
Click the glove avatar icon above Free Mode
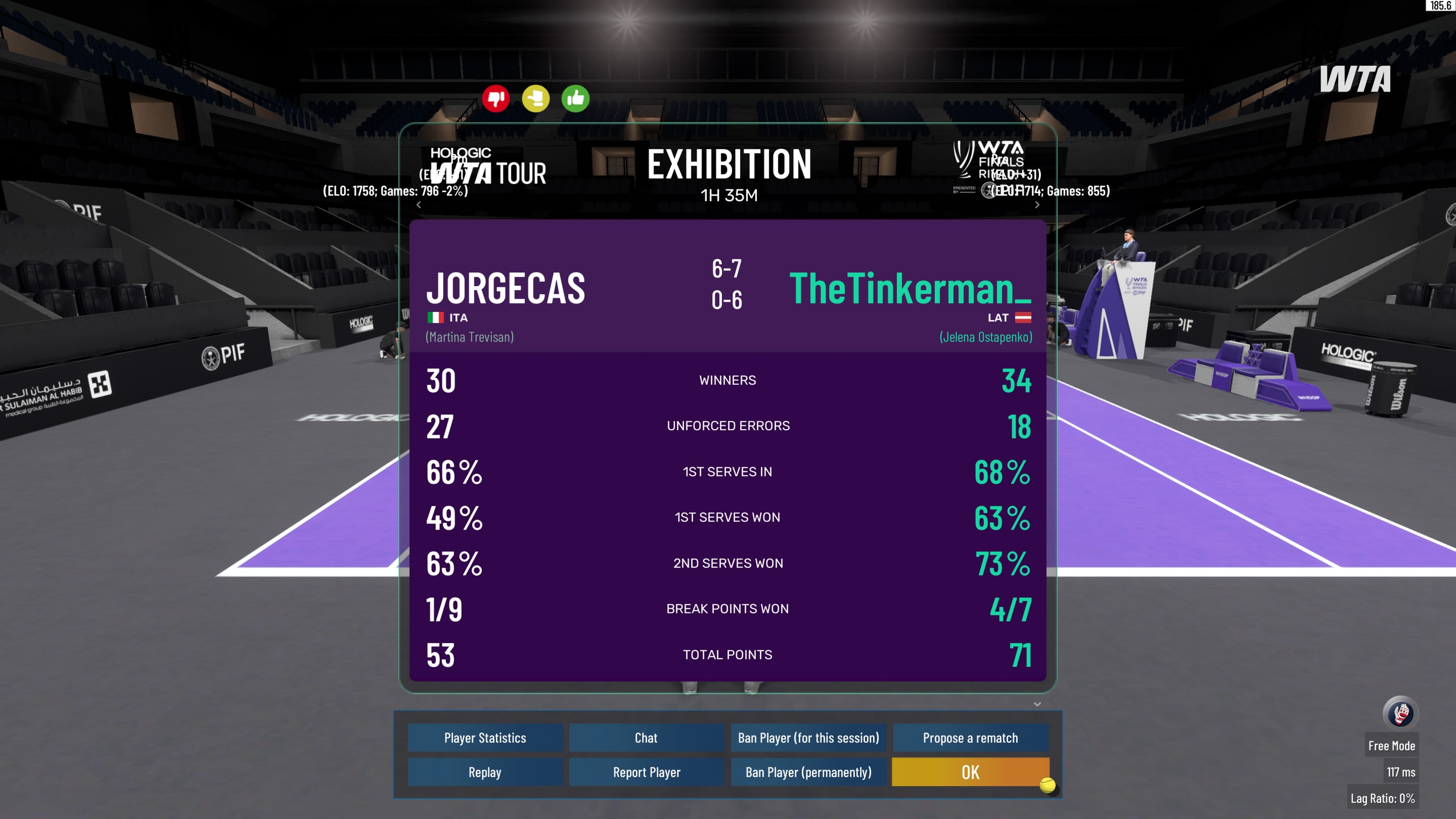(x=1400, y=713)
